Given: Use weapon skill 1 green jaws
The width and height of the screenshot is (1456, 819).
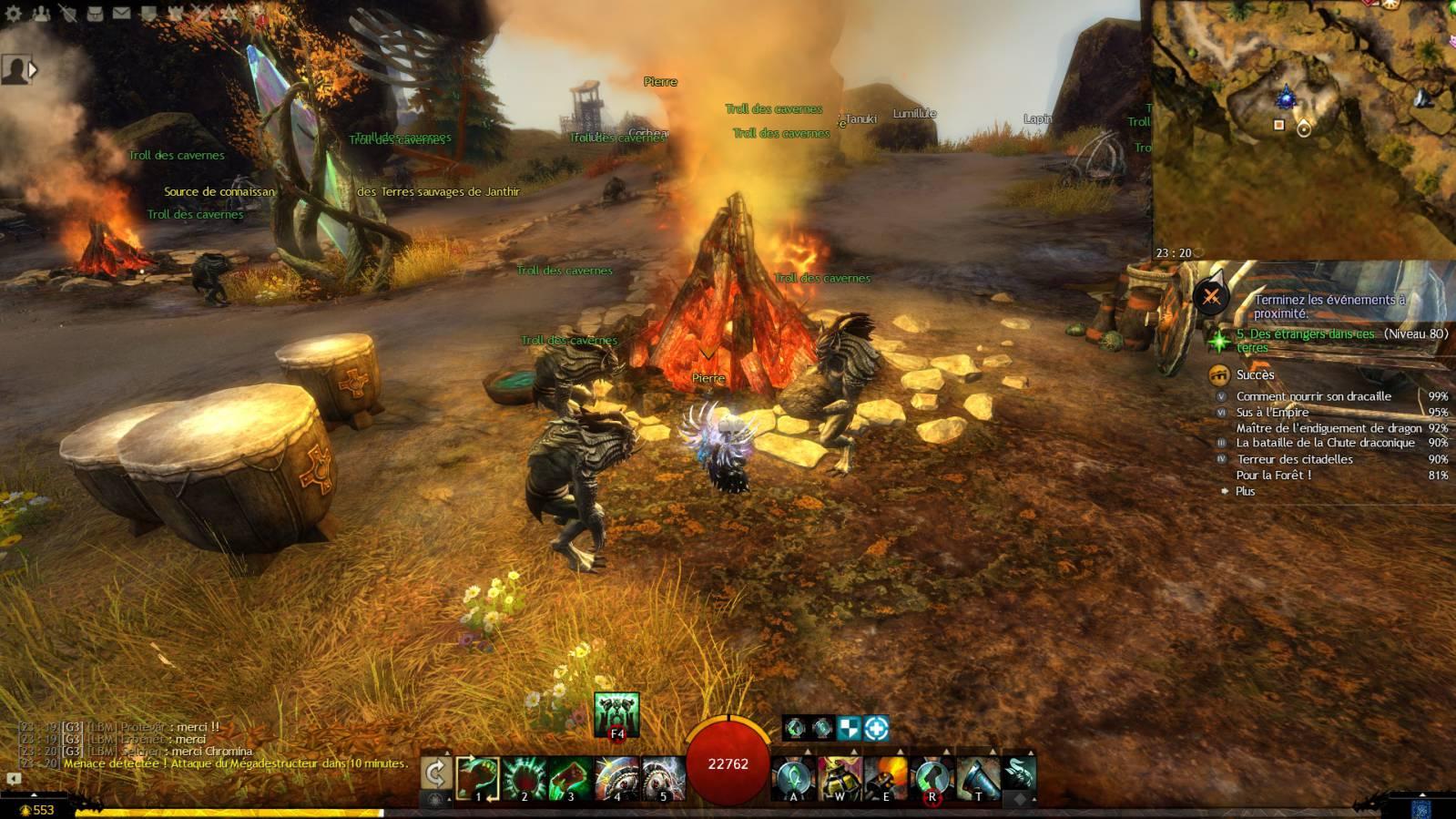Looking at the screenshot, I should [x=478, y=779].
